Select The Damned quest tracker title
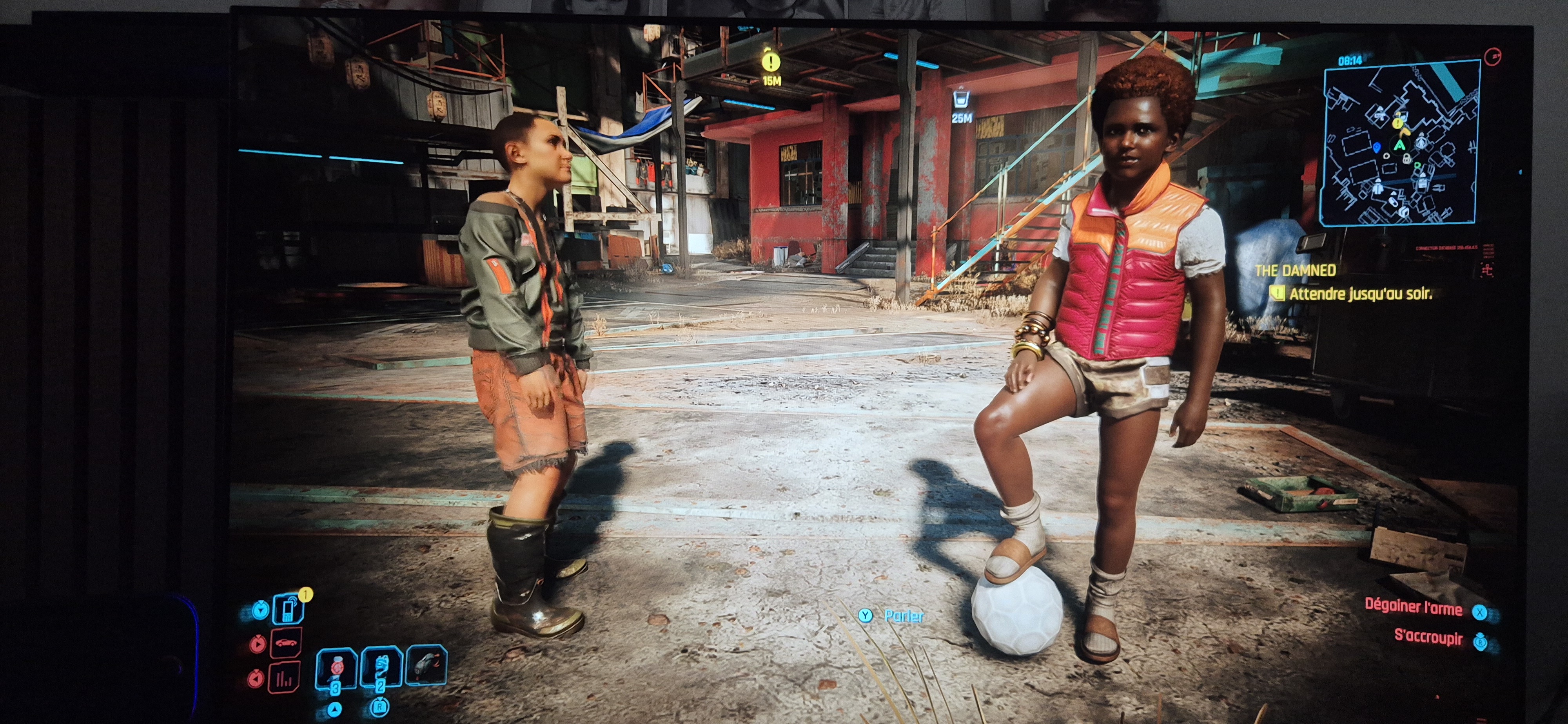 pyautogui.click(x=1296, y=270)
